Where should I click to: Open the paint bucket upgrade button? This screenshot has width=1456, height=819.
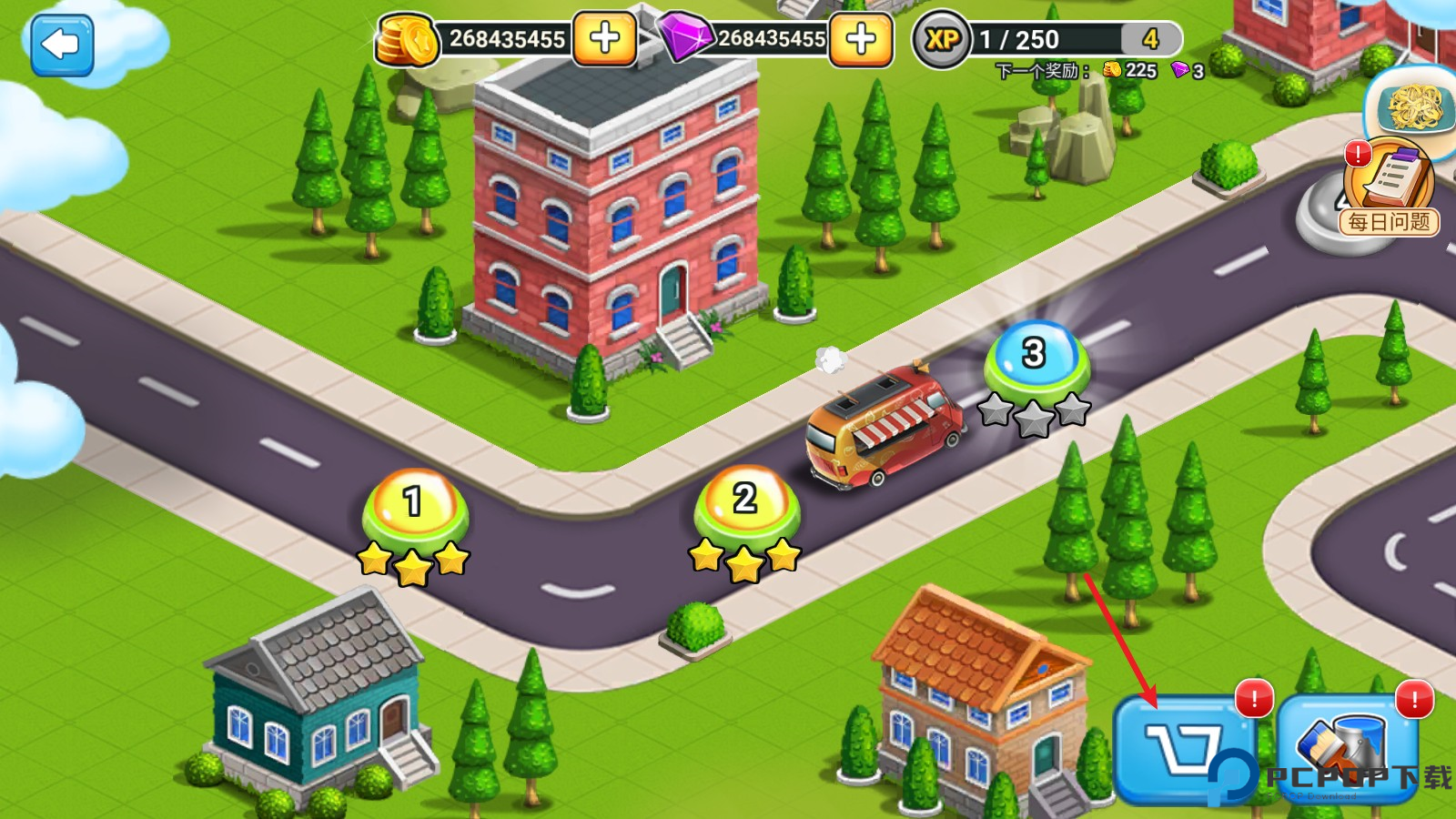point(1347,748)
